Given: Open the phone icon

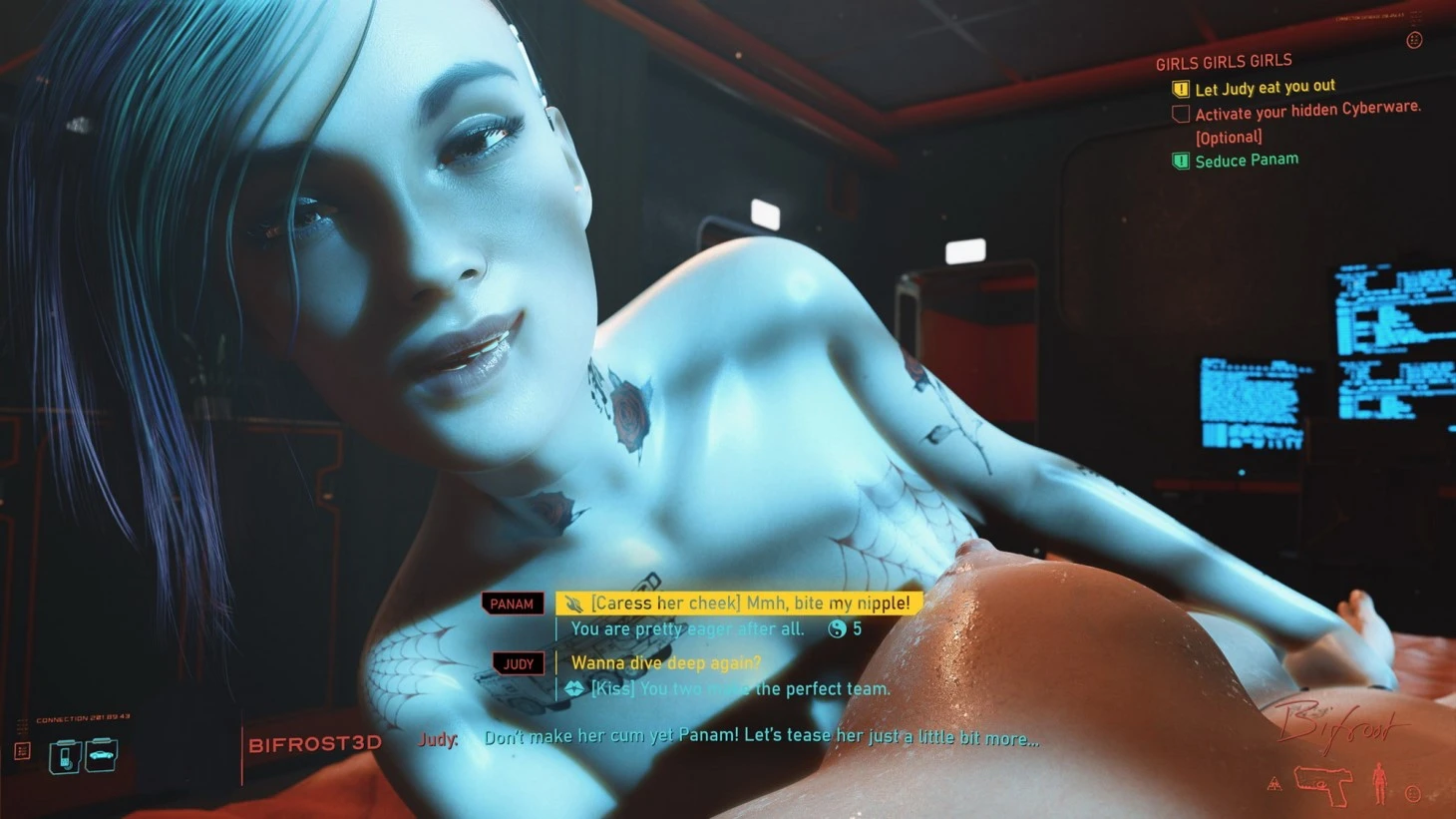Looking at the screenshot, I should pos(65,757).
